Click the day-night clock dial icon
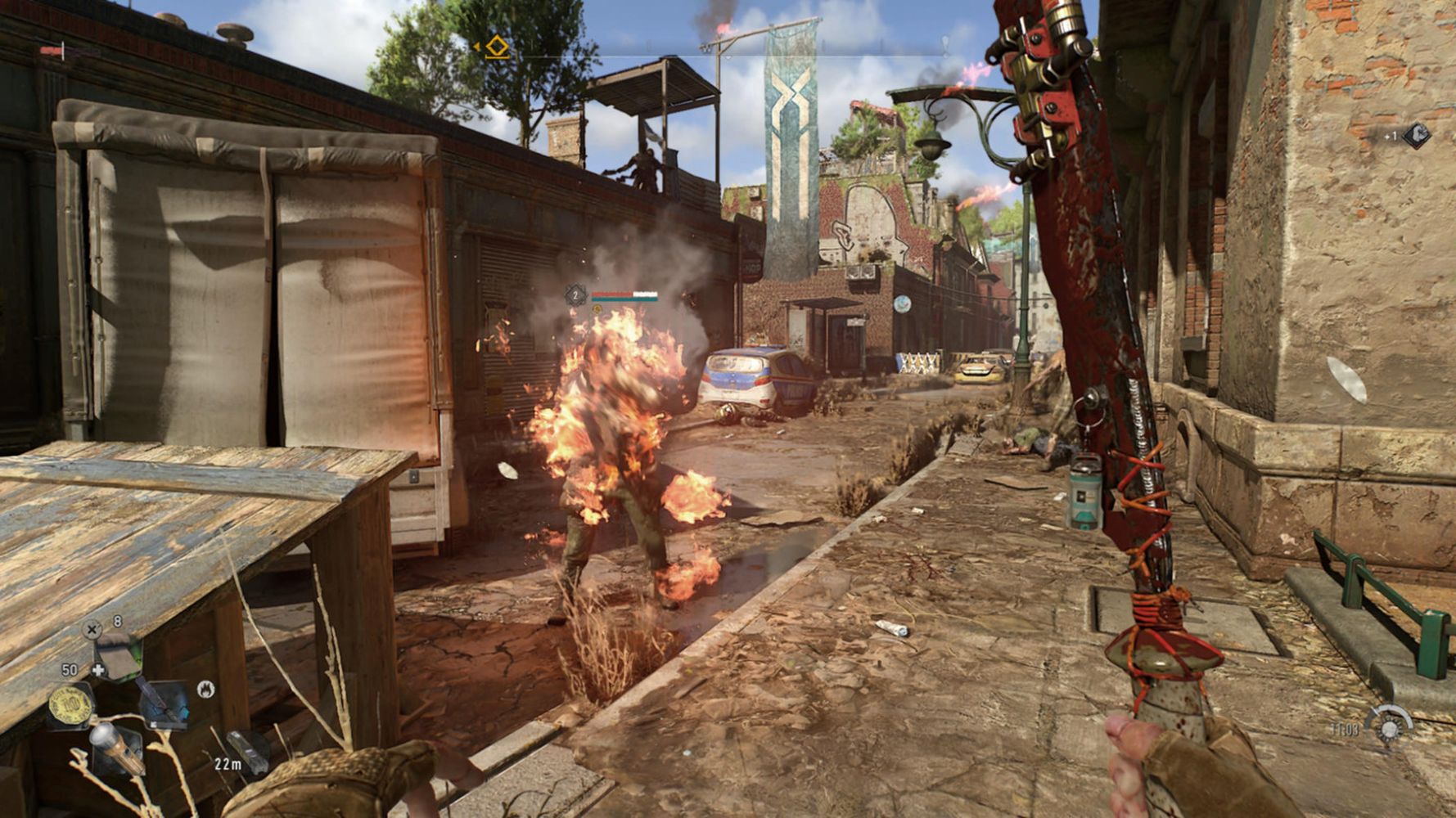The image size is (1456, 818). (1390, 727)
